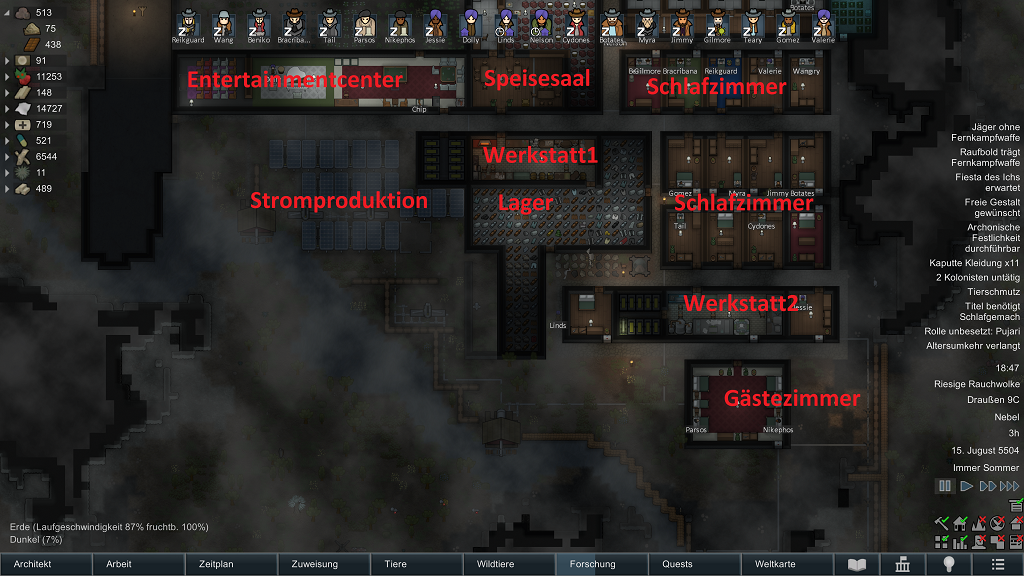Pause the game speed

click(x=944, y=486)
